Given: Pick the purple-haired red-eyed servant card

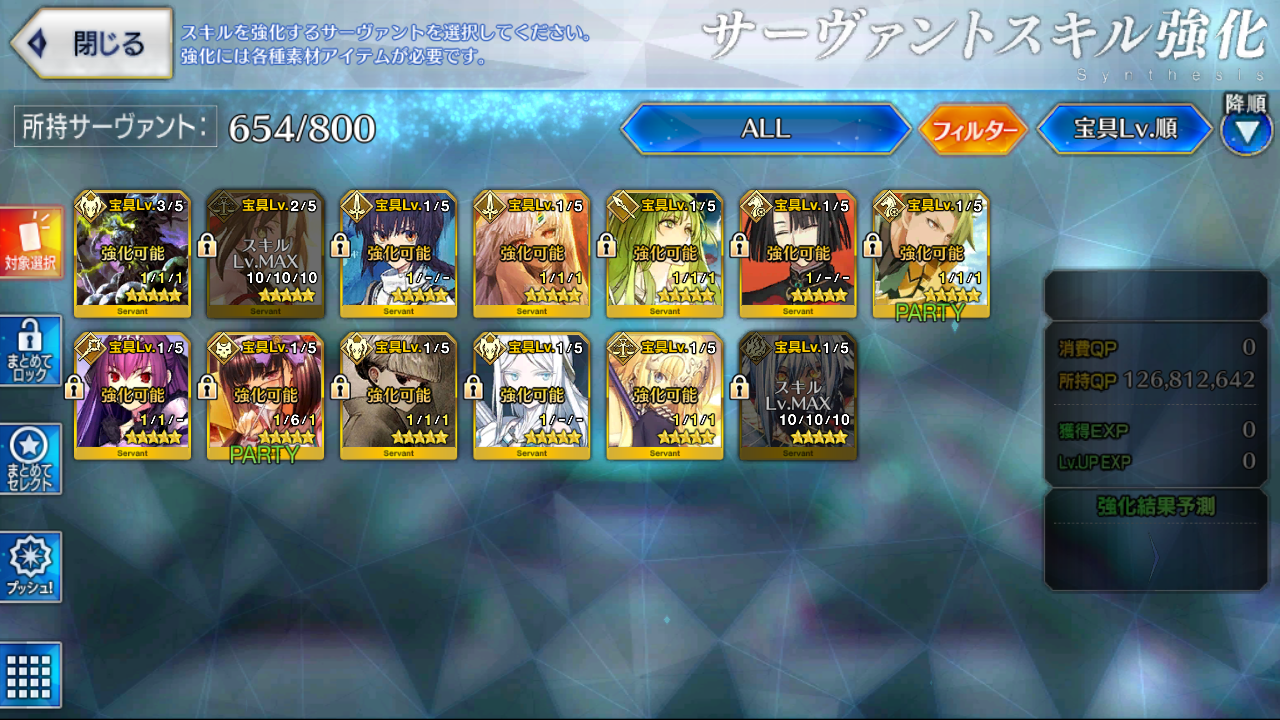Looking at the screenshot, I should tap(132, 396).
